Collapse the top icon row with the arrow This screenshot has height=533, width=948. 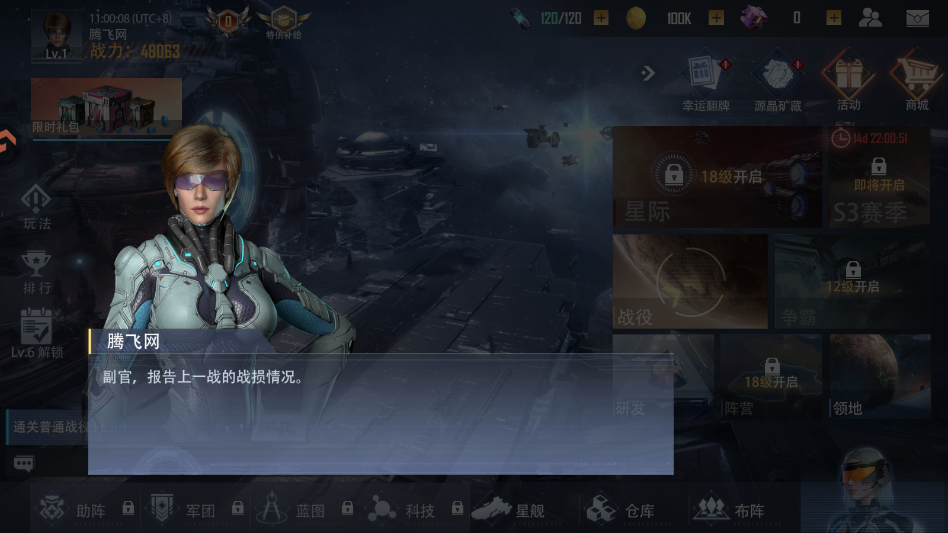tap(648, 72)
